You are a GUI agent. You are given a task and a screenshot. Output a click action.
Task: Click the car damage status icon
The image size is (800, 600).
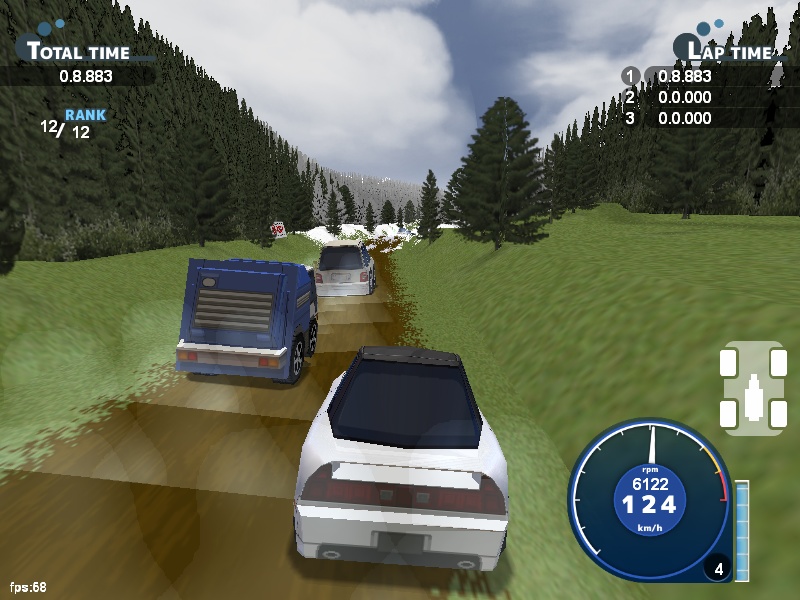pos(753,388)
